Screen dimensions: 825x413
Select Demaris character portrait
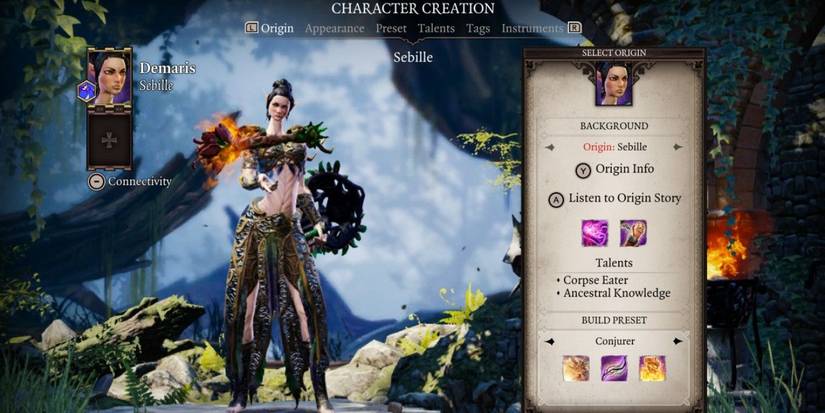pyautogui.click(x=109, y=77)
